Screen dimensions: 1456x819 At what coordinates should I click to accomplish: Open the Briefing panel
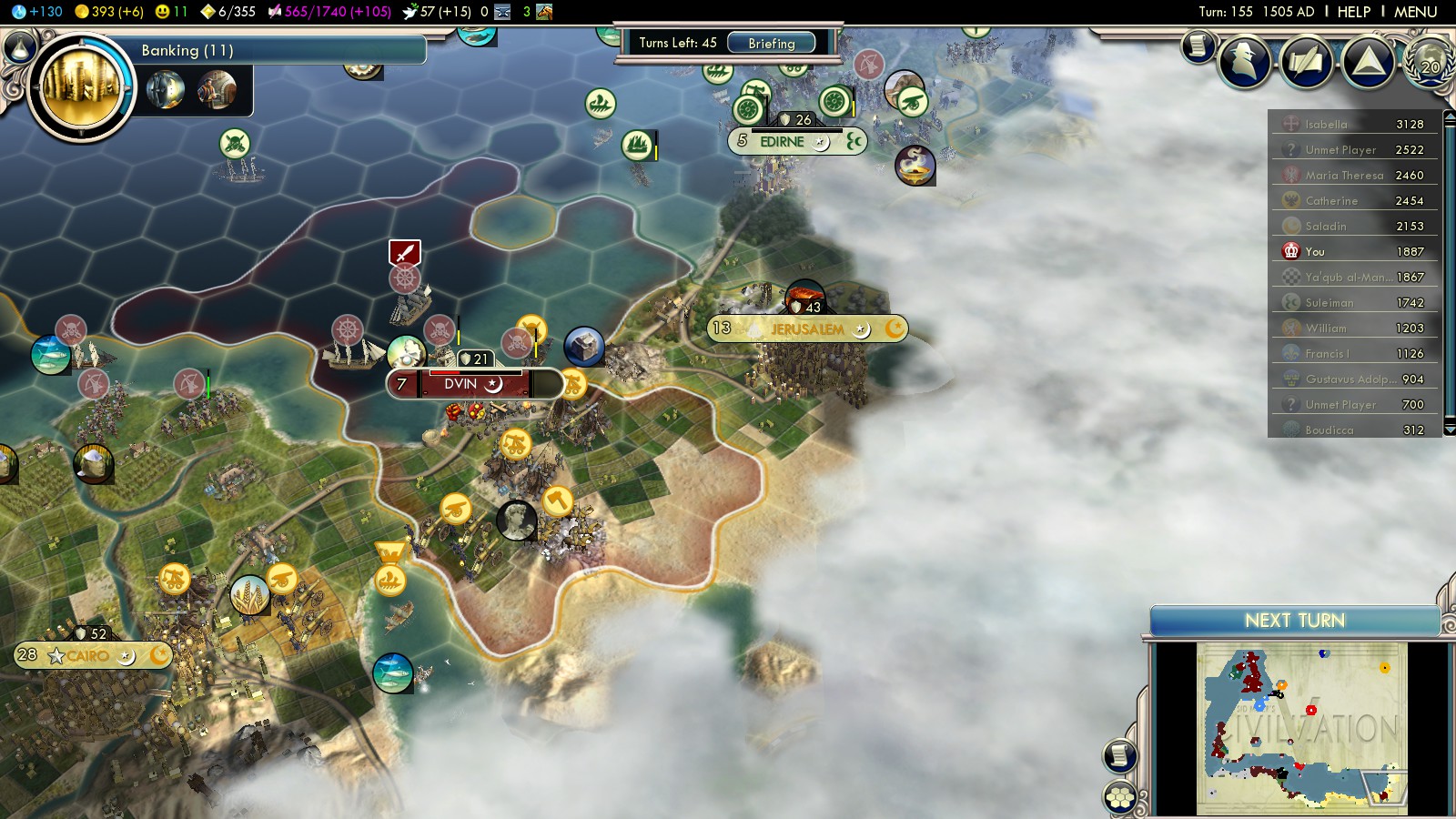(x=771, y=43)
